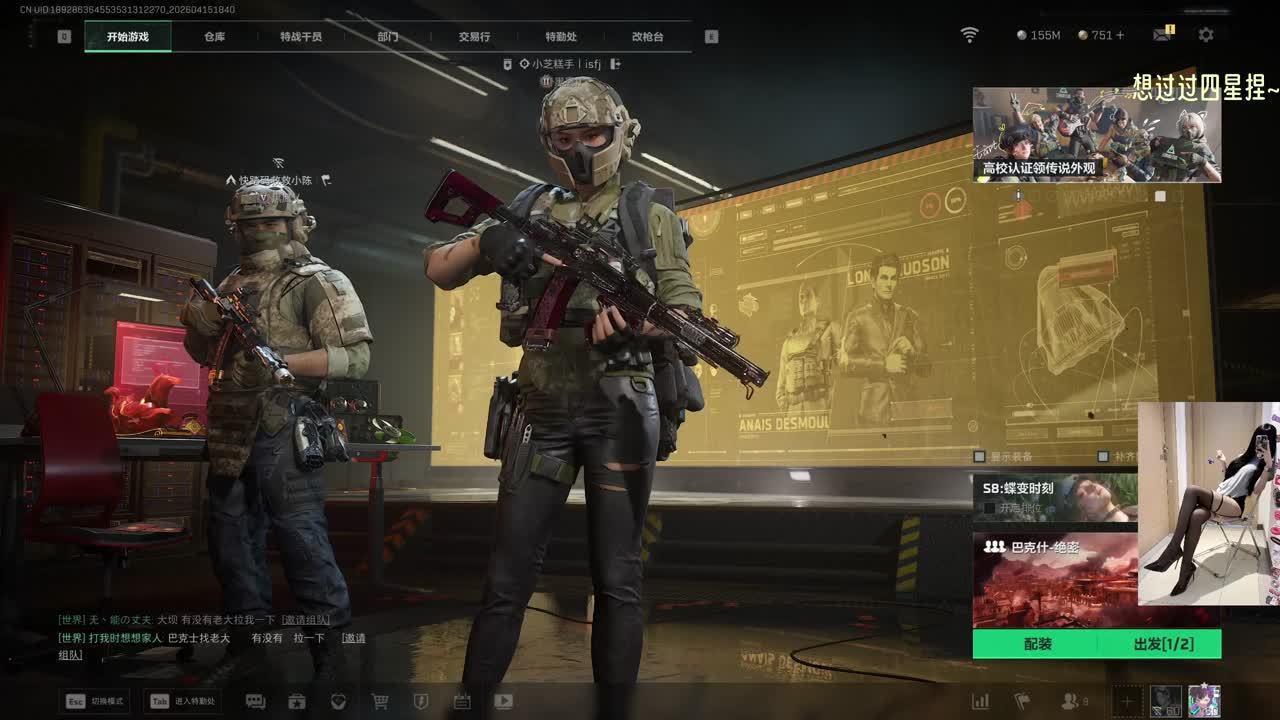Open the chat bubbles icon
Image resolution: width=1280 pixels, height=720 pixels.
(x=255, y=702)
